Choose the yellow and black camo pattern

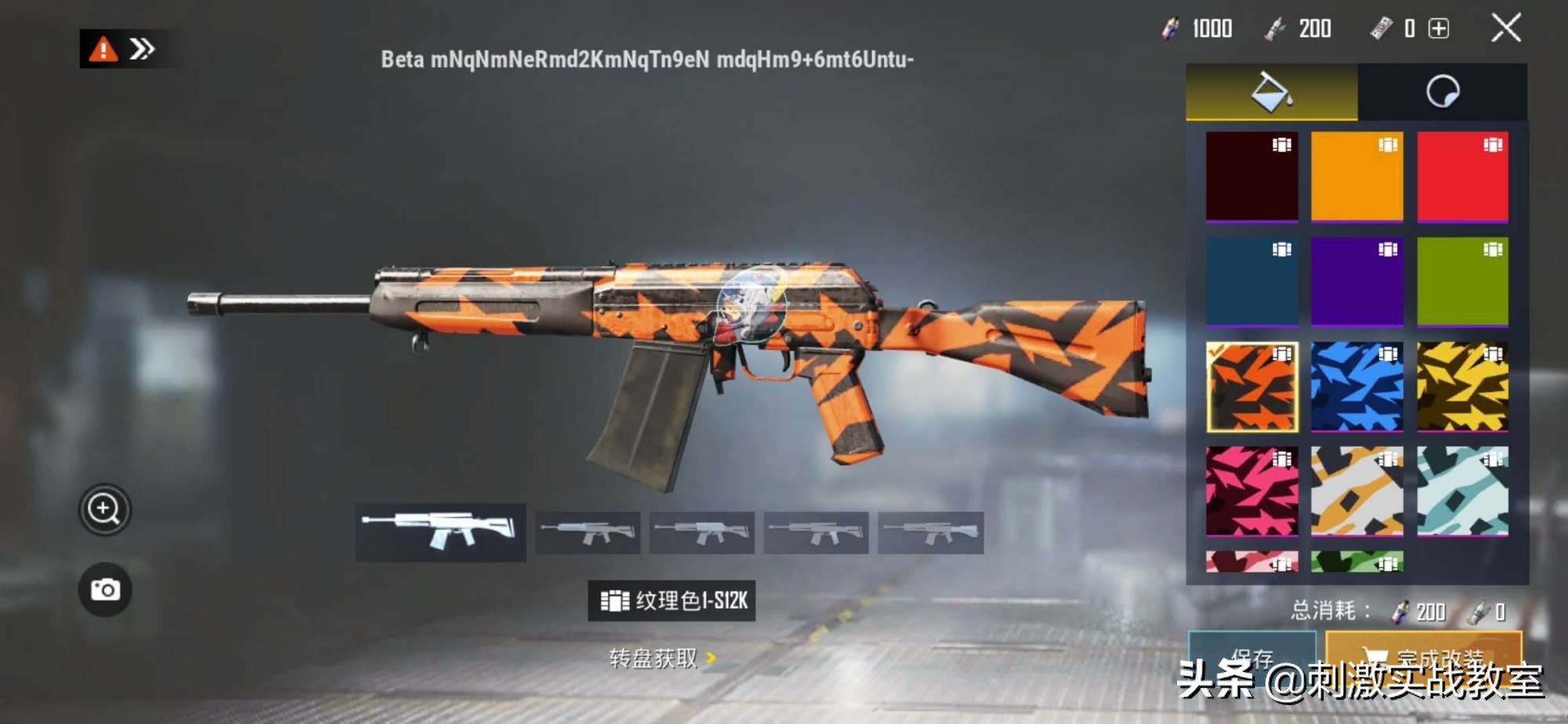[1462, 387]
